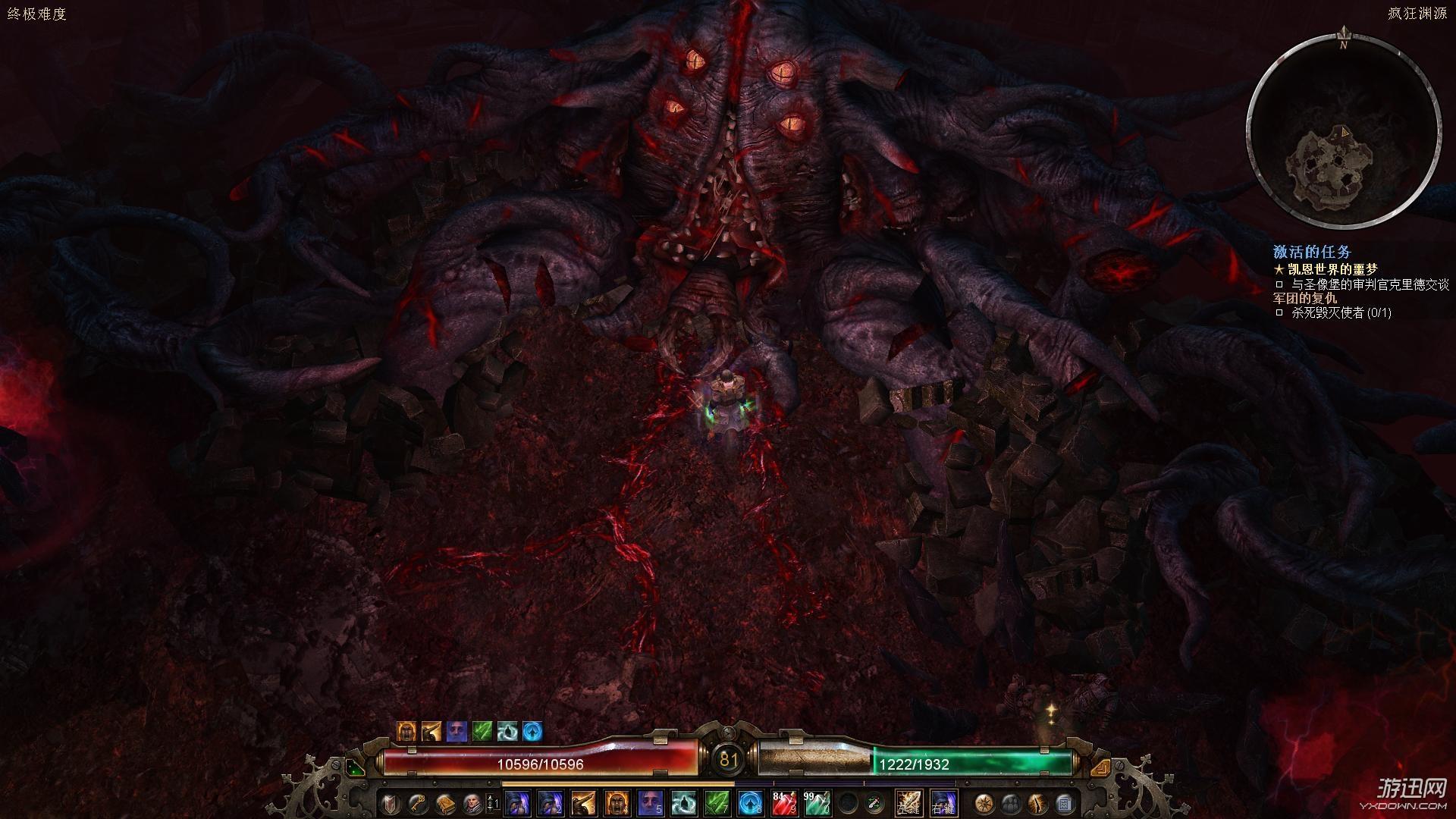Use the pale blue face skill in slot 5
Image resolution: width=1456 pixels, height=819 pixels.
click(650, 803)
